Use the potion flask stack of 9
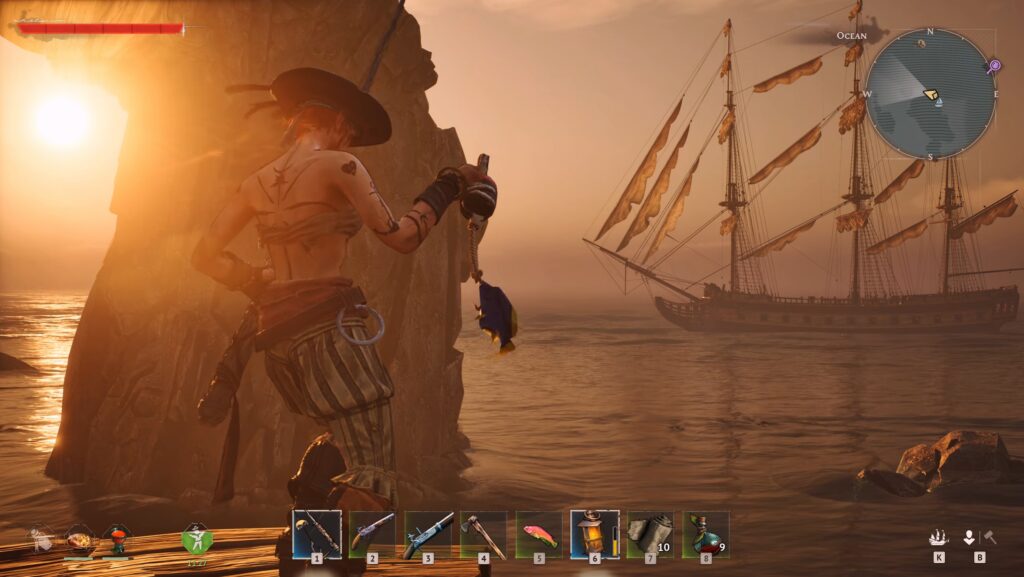1024x577 pixels. coord(705,534)
